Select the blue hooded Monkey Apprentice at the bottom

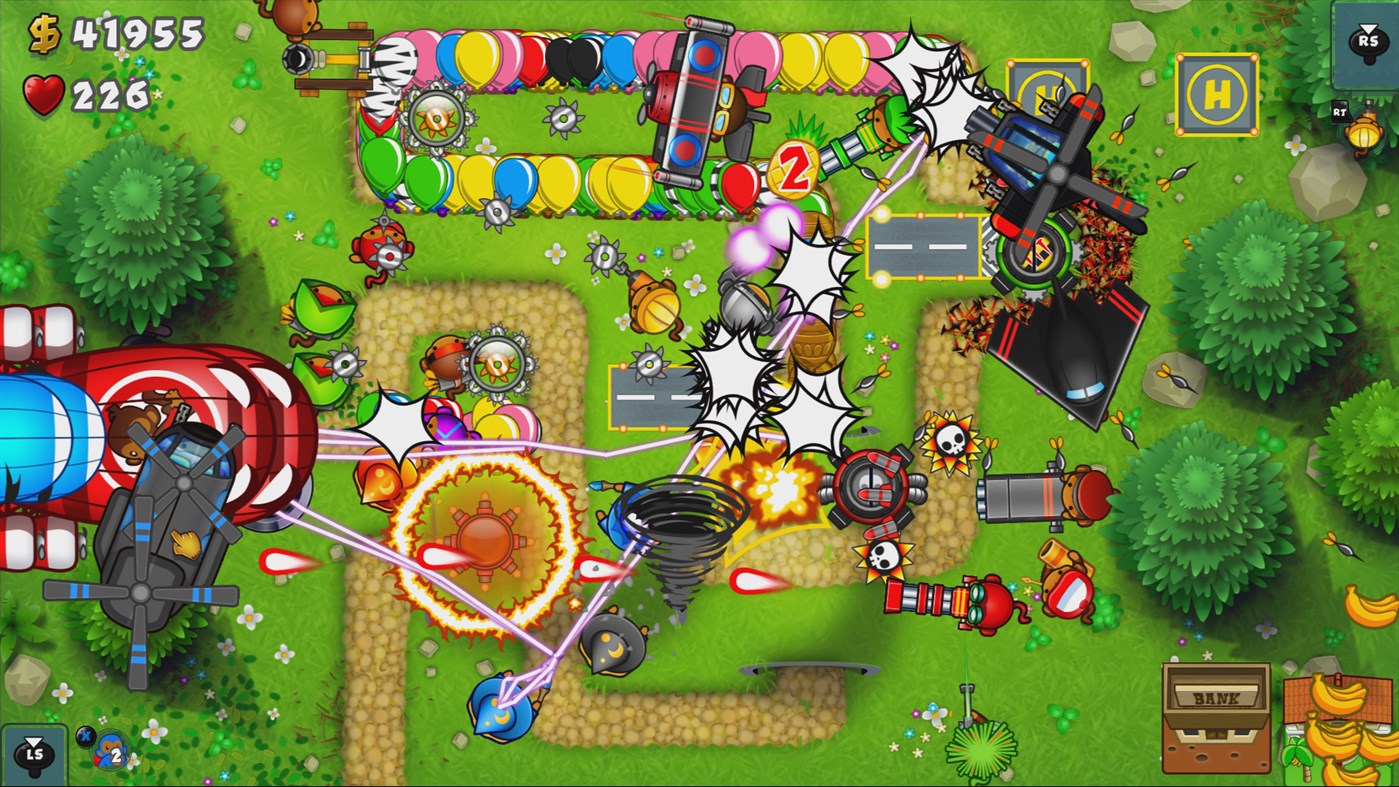tap(499, 706)
